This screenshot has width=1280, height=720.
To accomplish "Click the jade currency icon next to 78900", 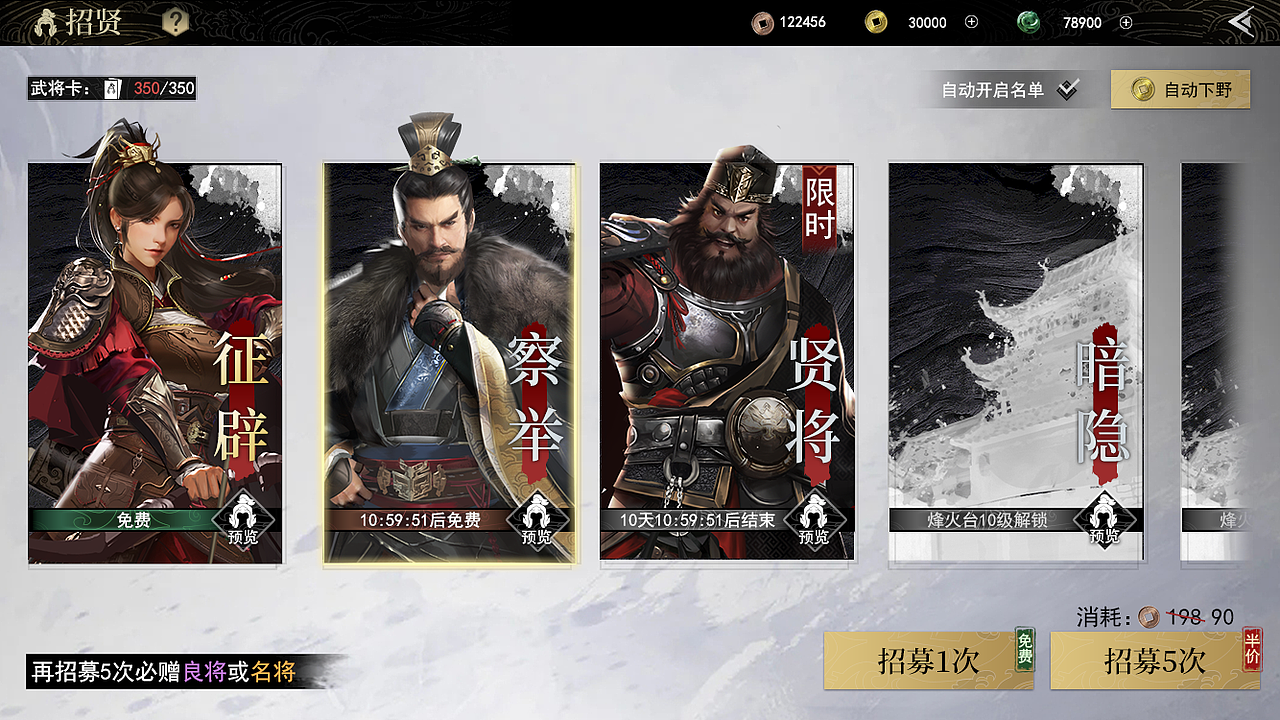I will (1029, 22).
